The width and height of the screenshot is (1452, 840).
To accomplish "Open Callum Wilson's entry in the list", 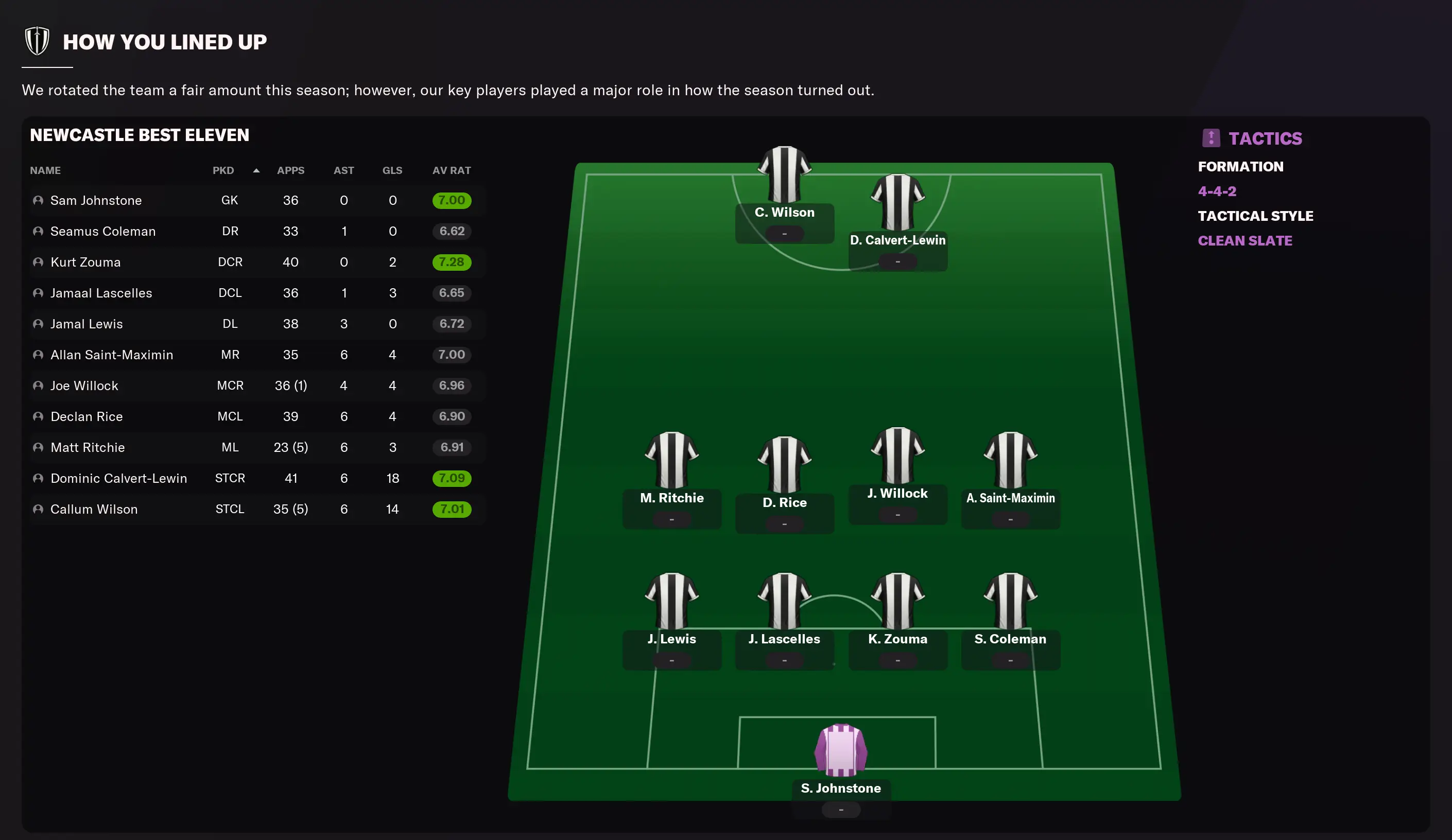I will point(93,509).
